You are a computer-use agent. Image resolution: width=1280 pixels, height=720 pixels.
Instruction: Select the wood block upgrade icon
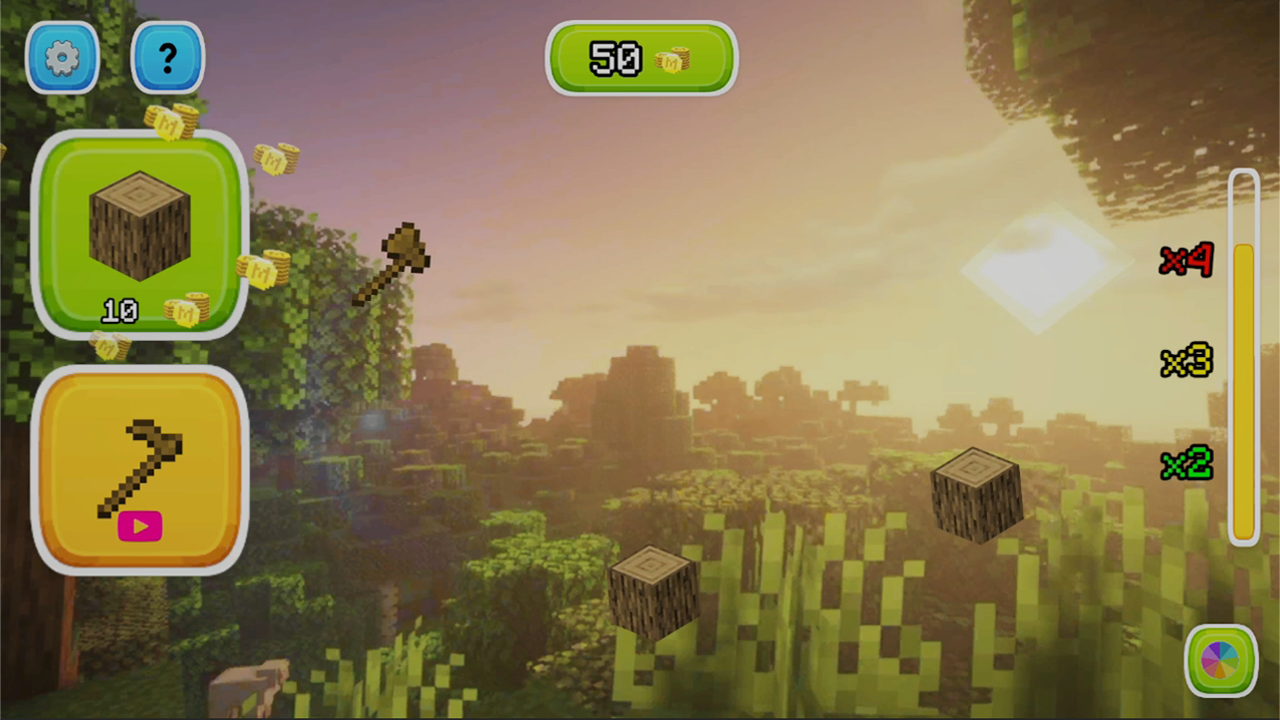click(x=138, y=225)
